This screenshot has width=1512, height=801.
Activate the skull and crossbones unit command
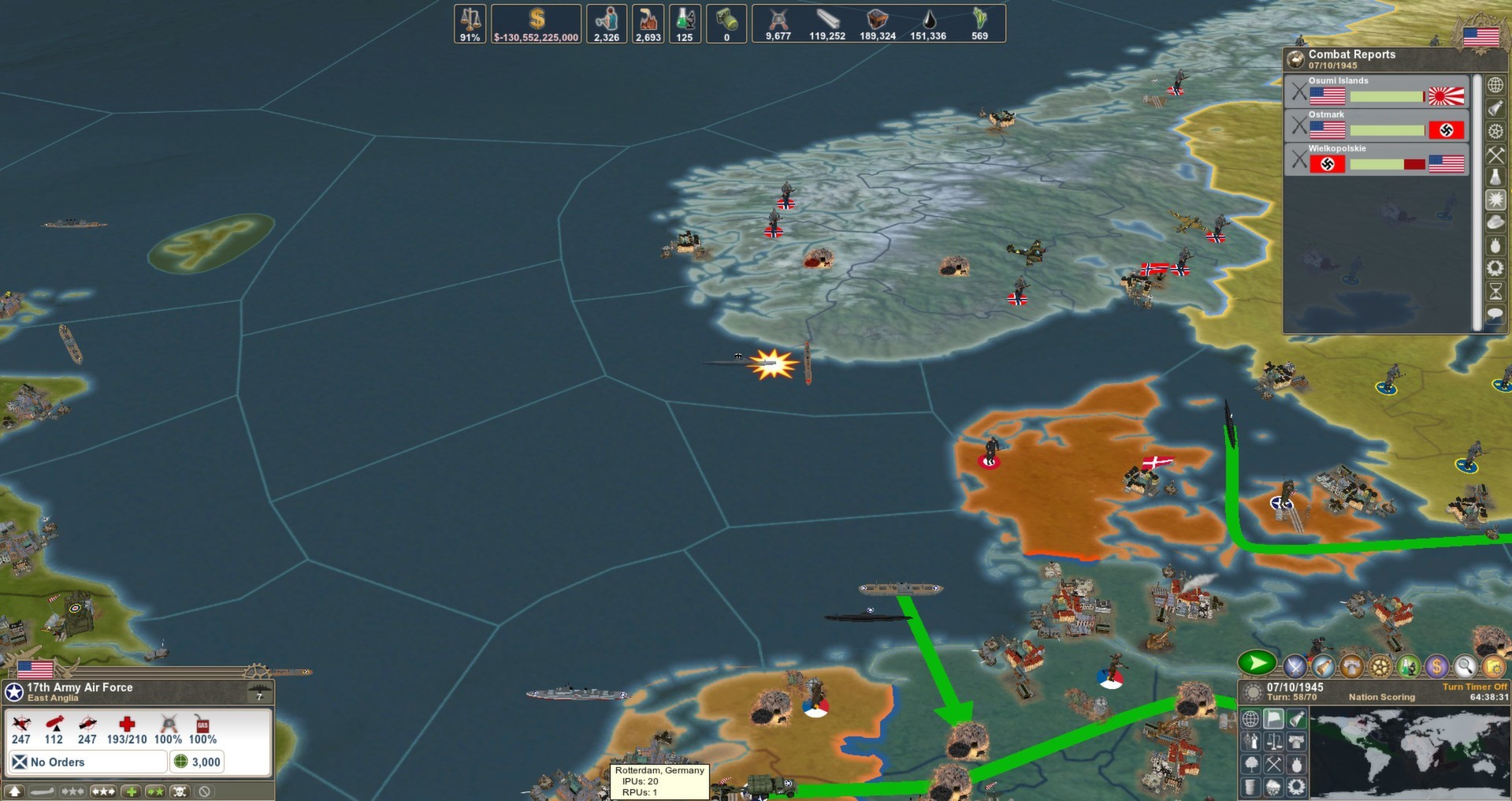(180, 792)
